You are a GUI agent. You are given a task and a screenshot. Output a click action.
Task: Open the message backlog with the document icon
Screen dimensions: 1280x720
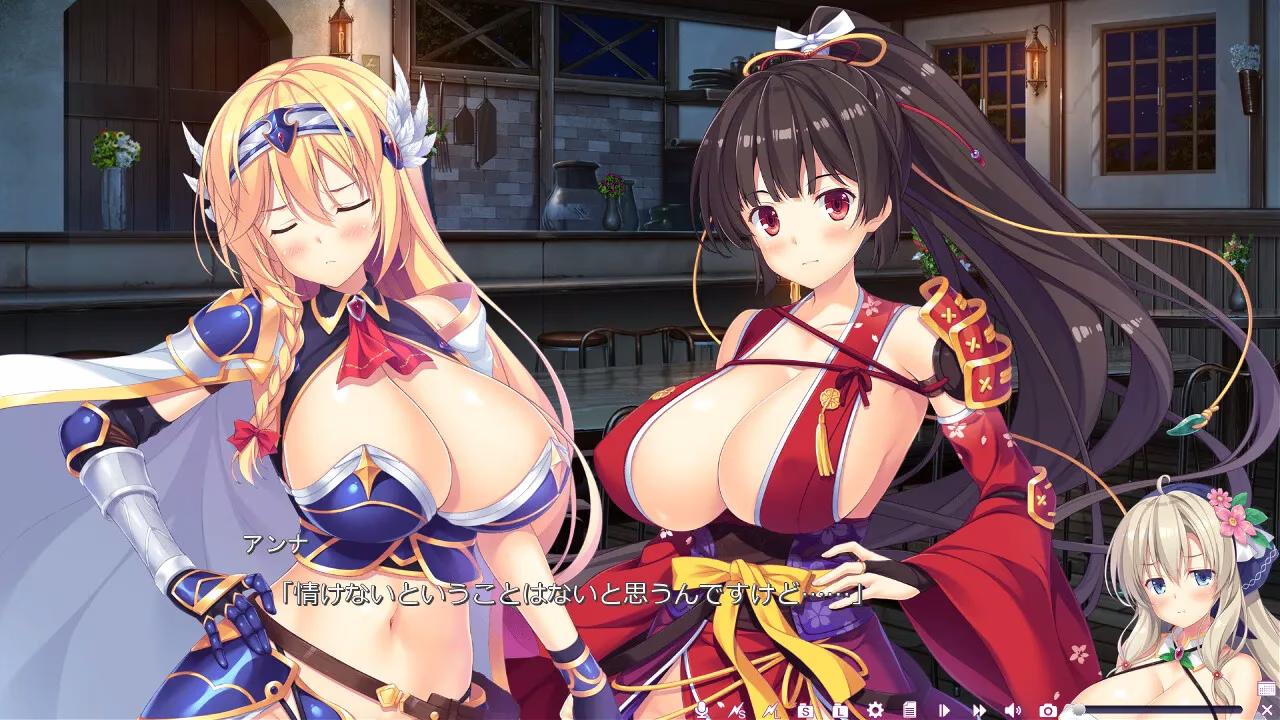point(908,709)
